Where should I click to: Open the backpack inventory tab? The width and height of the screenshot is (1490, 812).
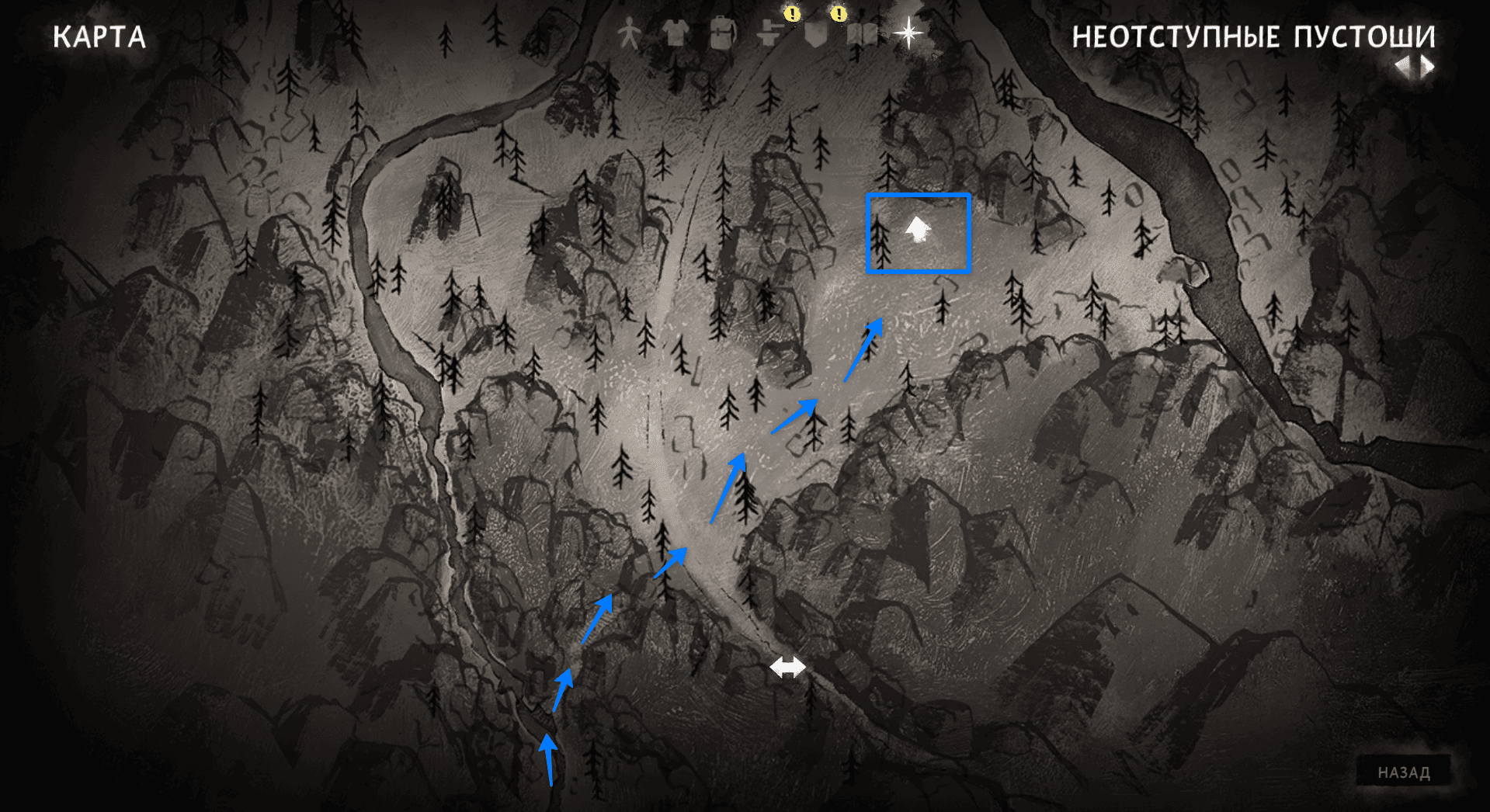[x=722, y=34]
